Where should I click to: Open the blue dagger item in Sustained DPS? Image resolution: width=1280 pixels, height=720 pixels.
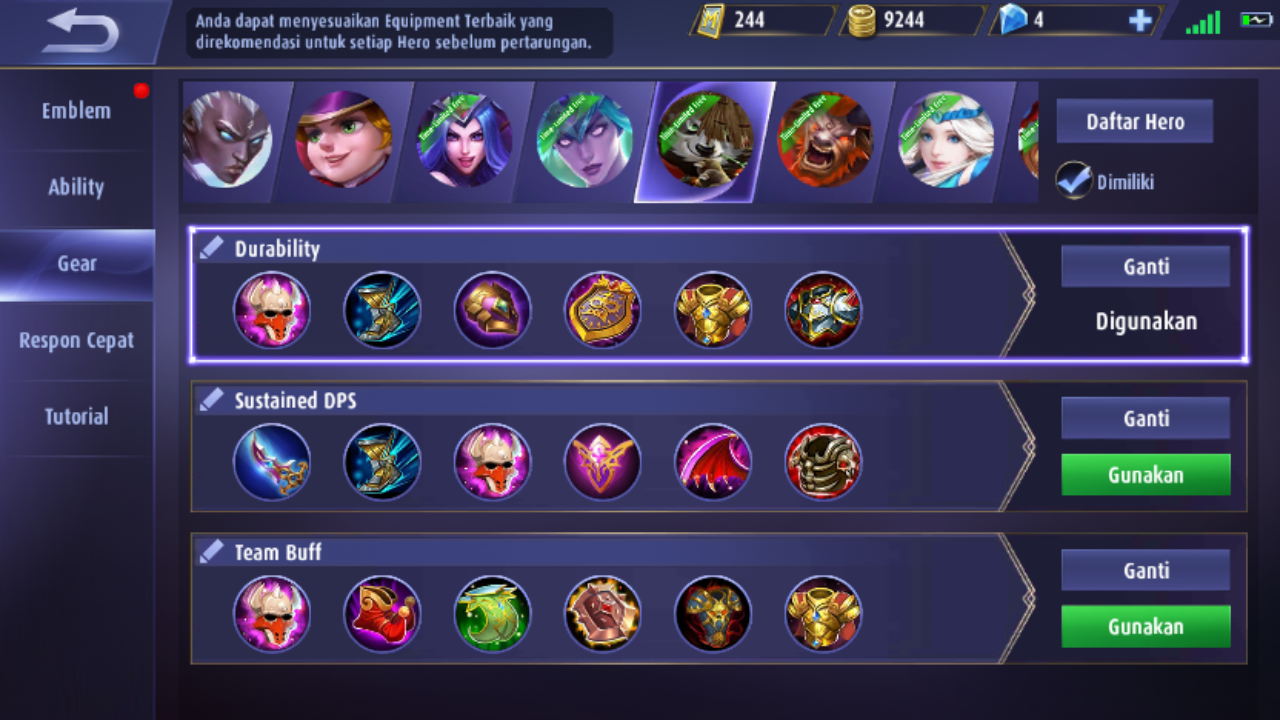(x=272, y=462)
